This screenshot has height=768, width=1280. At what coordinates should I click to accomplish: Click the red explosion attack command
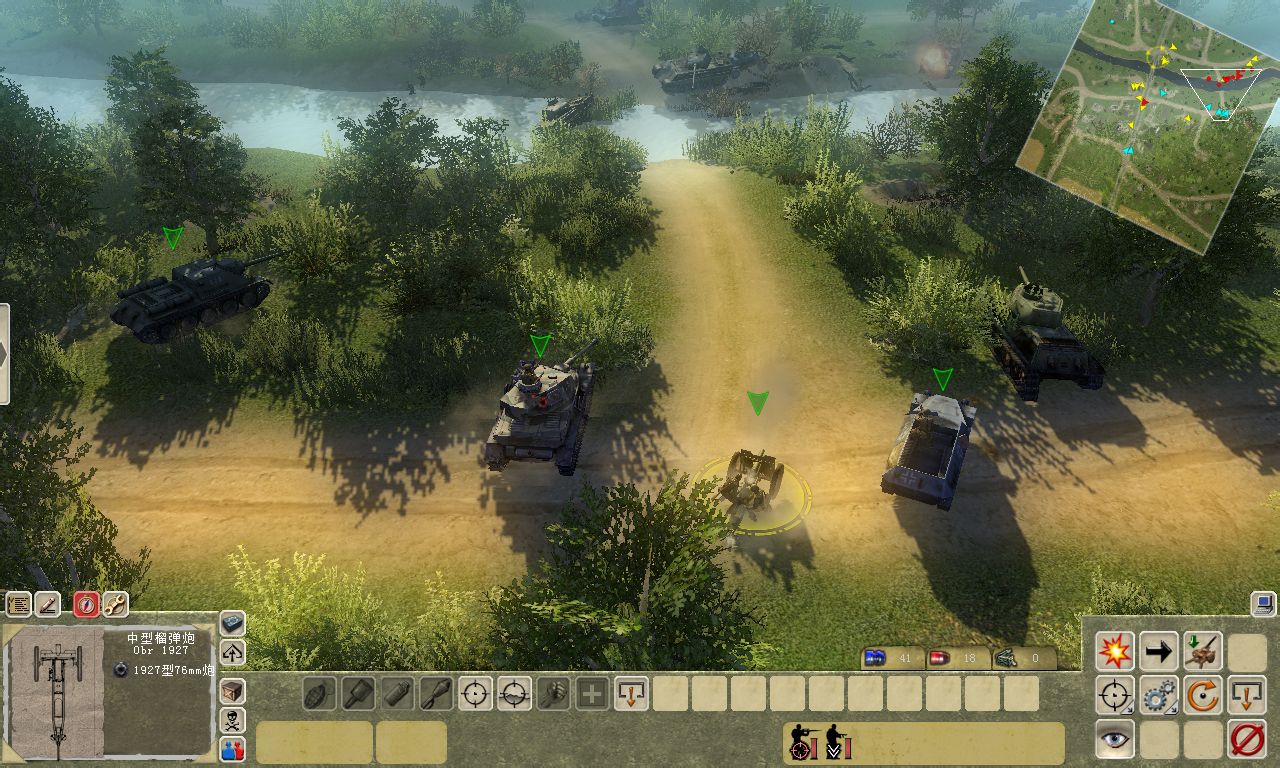(x=1114, y=652)
